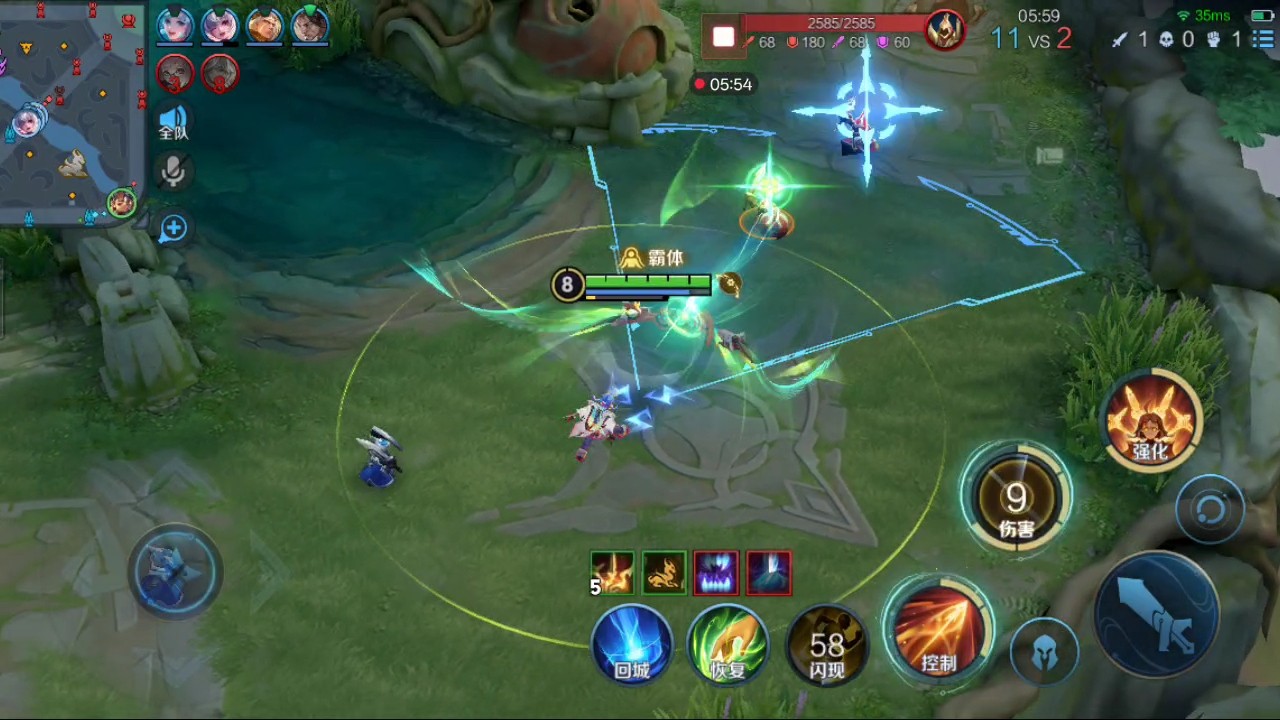
Task: Select the enemy target portrait next to the health bar
Action: tap(943, 32)
